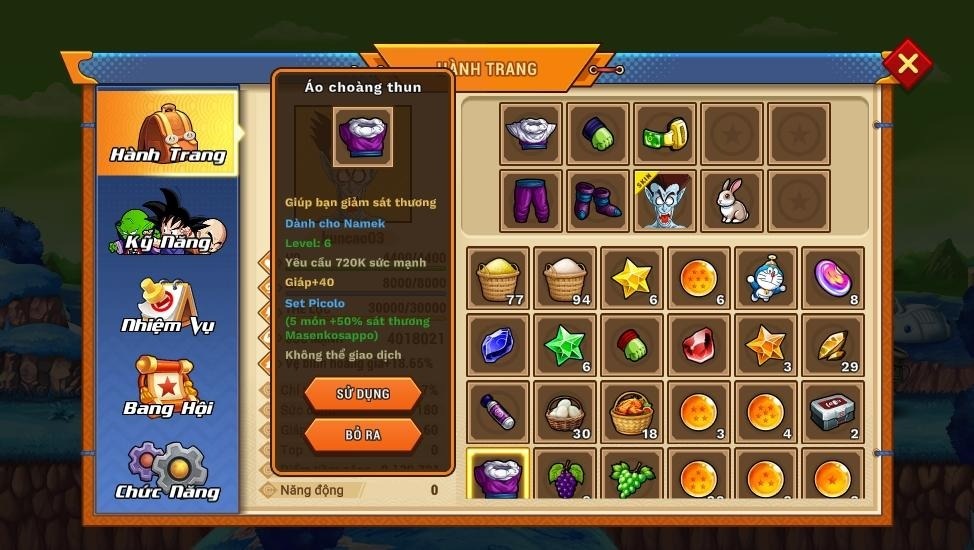
Task: Open the Chức Năng functions tab
Action: (168, 472)
